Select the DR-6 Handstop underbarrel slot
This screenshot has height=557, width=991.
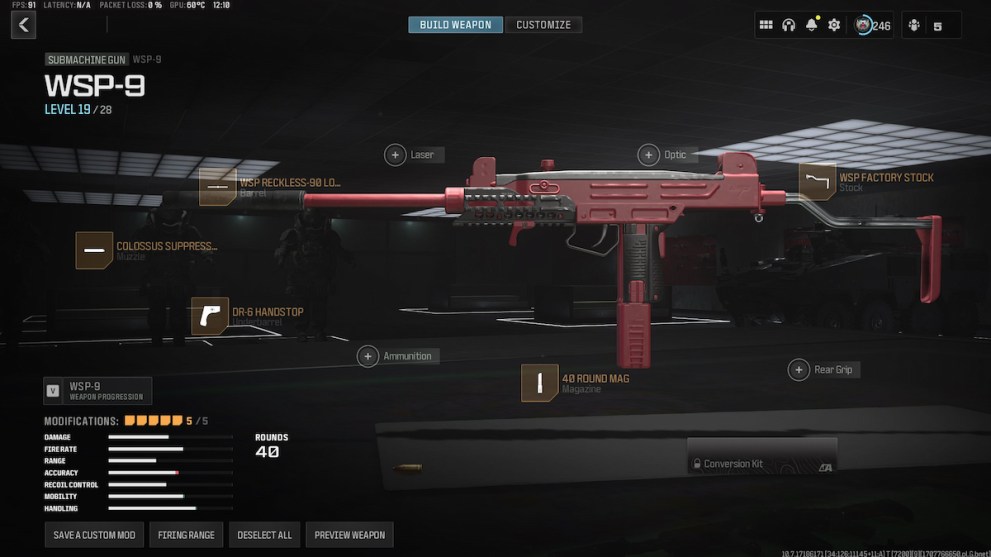coord(210,316)
